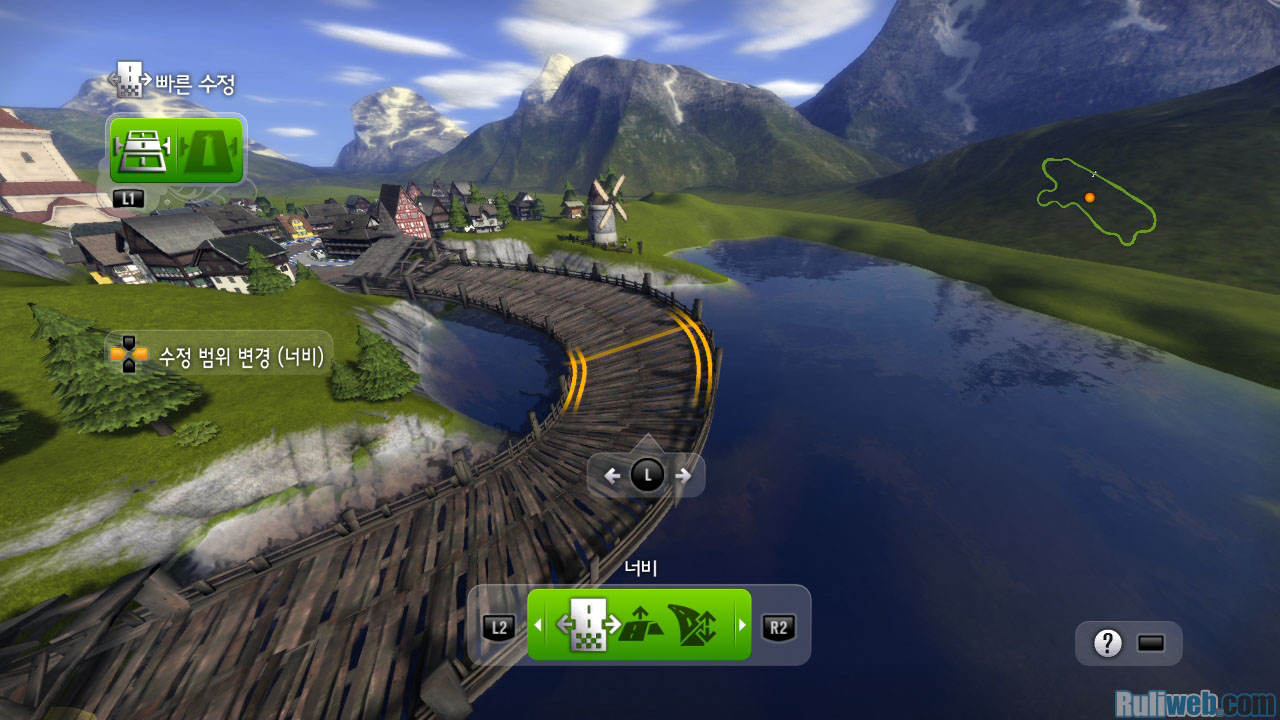1280x720 pixels.
Task: Open the track outline minimap
Action: (x=1096, y=199)
